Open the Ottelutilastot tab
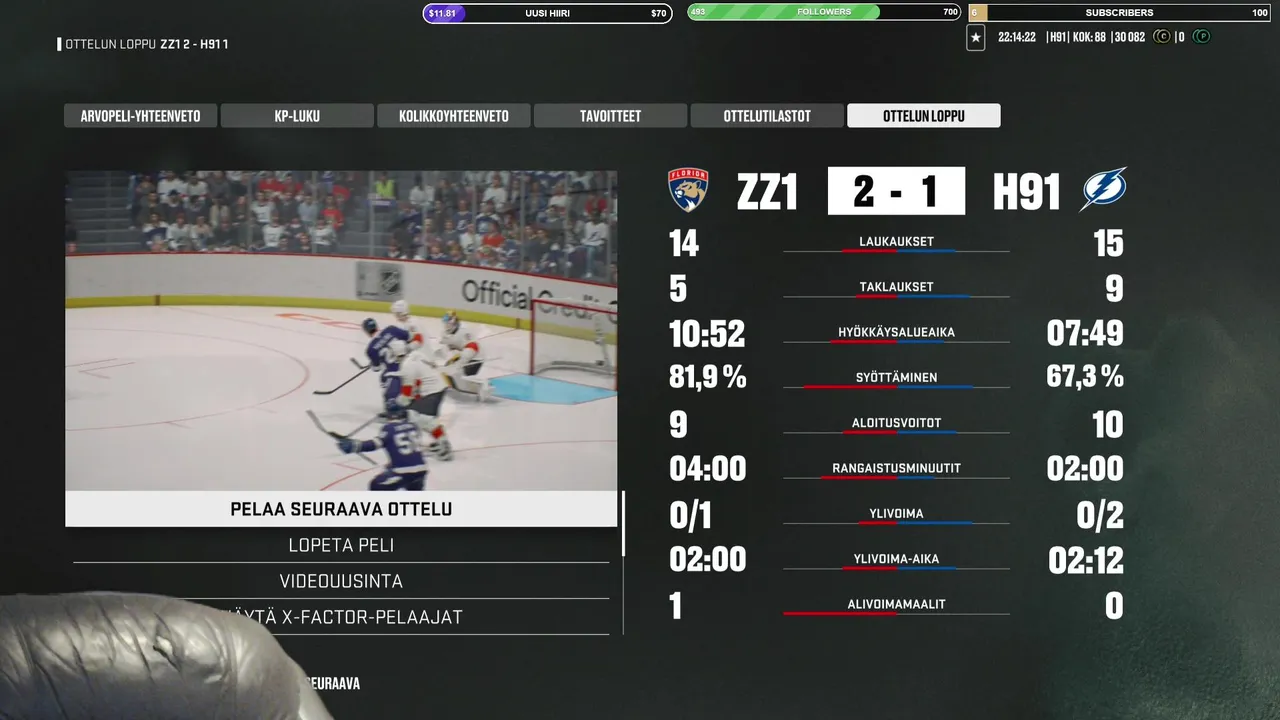The width and height of the screenshot is (1280, 720). point(767,116)
